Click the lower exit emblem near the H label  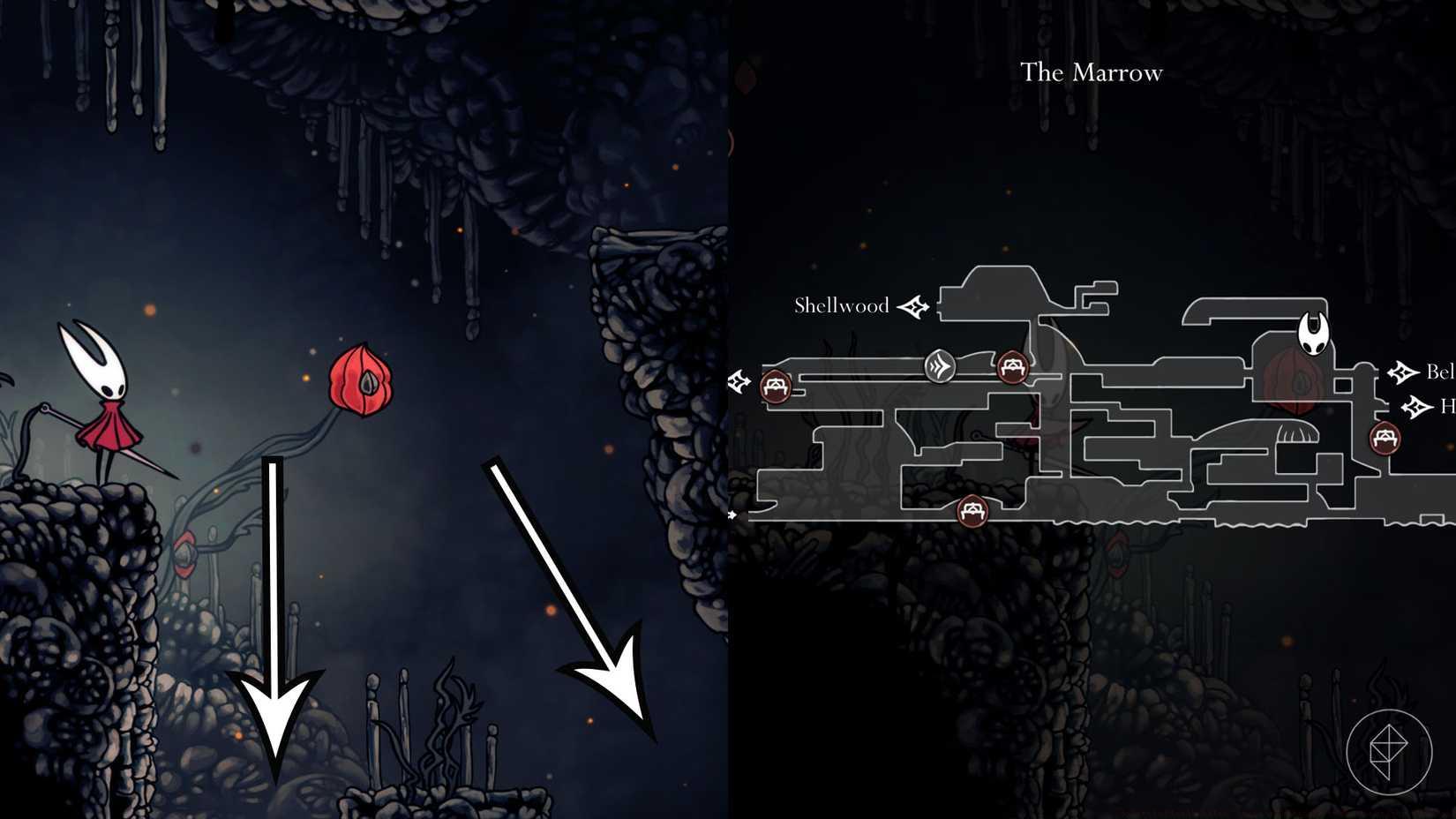click(1417, 408)
